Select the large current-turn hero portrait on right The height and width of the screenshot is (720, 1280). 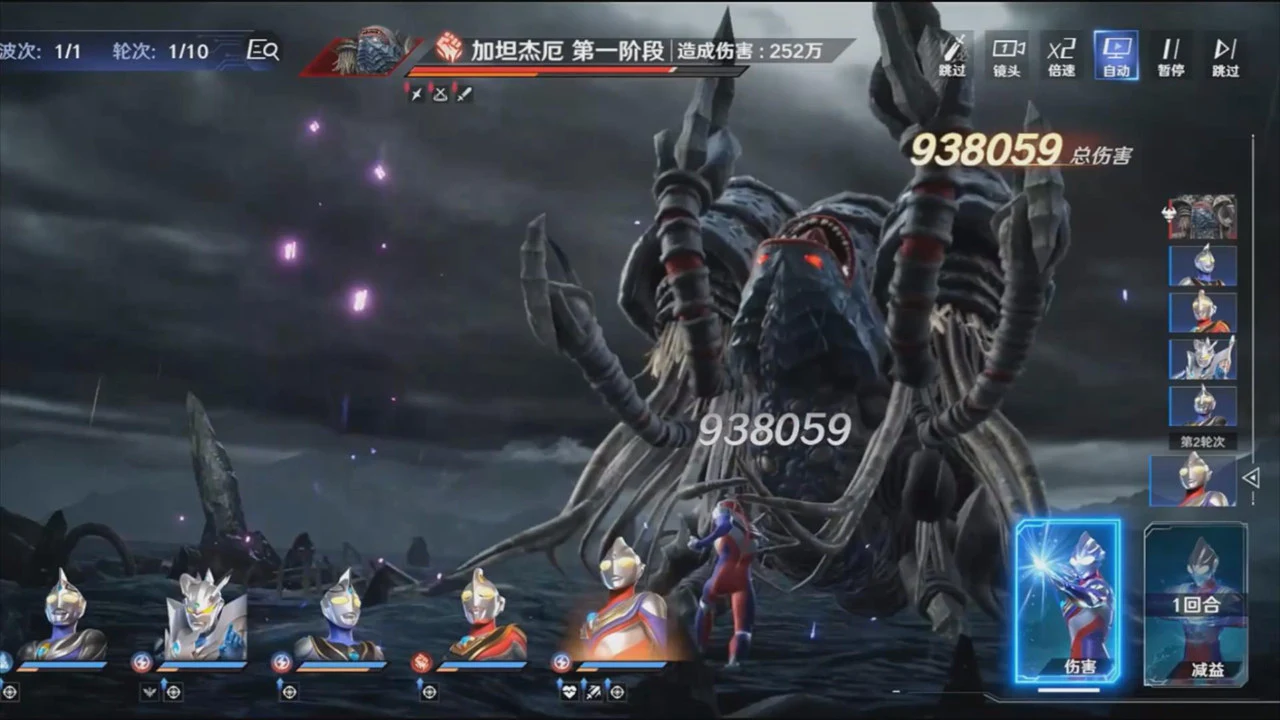[x=1193, y=480]
